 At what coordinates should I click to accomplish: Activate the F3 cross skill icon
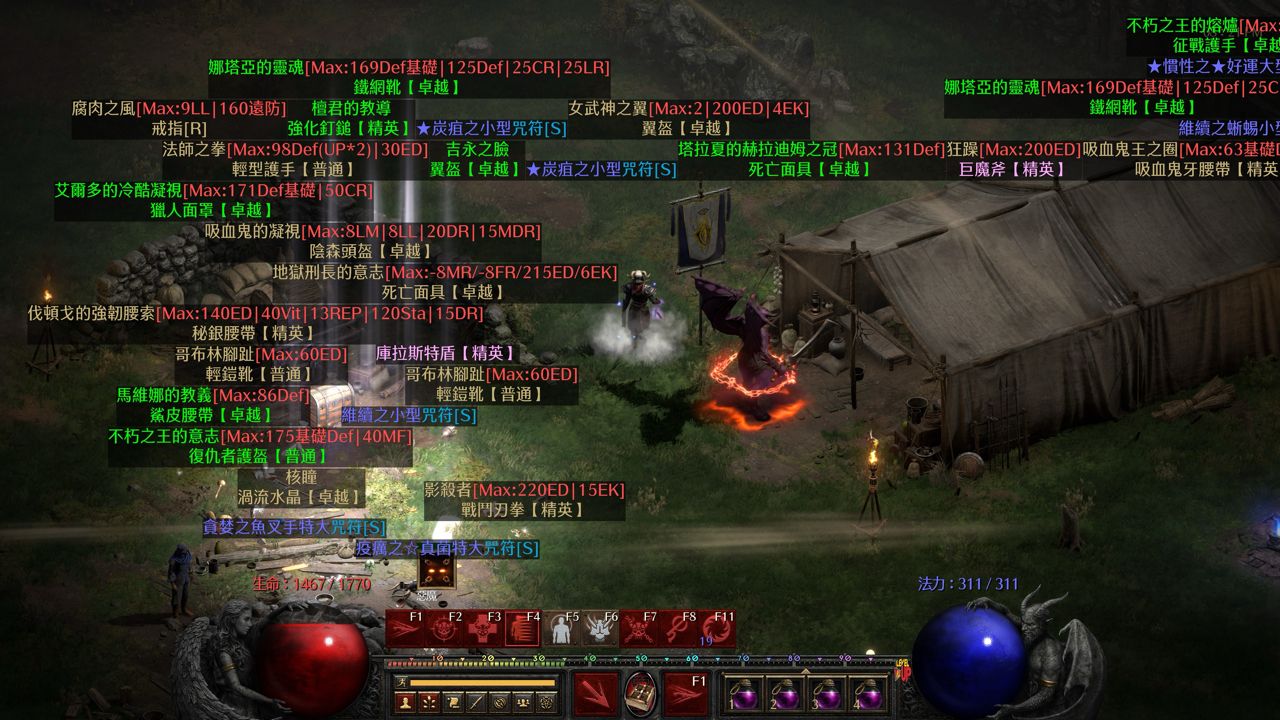pyautogui.click(x=483, y=630)
